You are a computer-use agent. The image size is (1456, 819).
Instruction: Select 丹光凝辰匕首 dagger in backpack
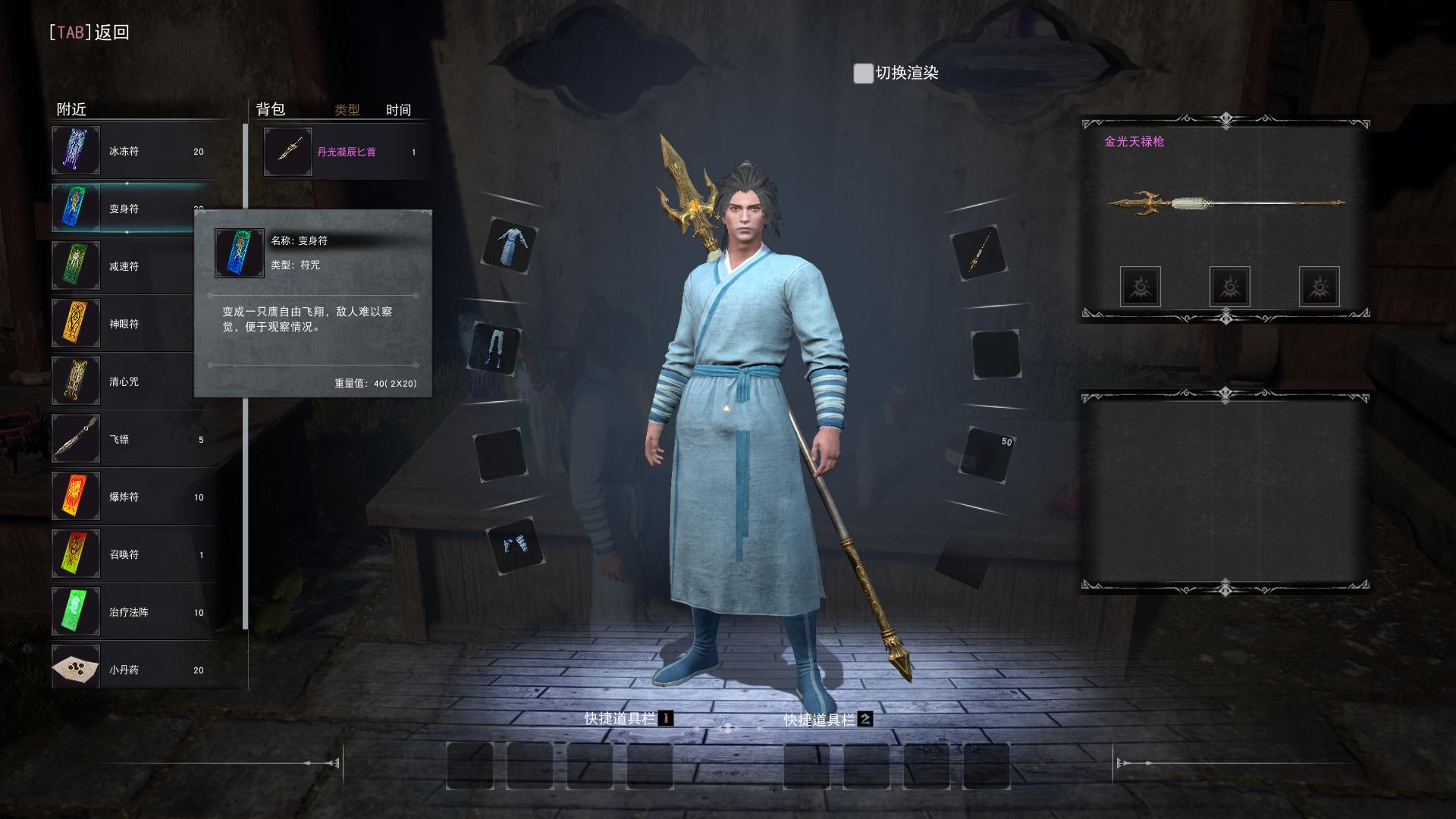[x=345, y=152]
